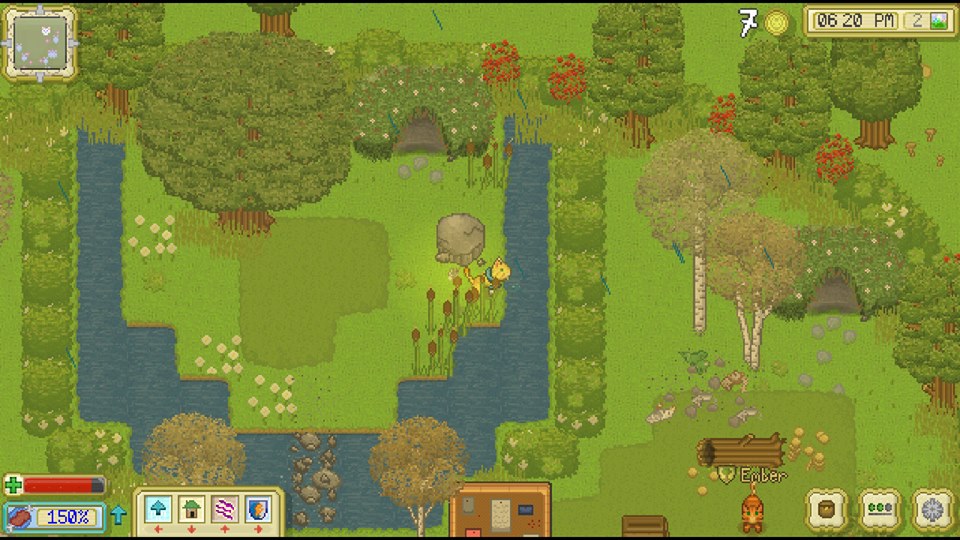The width and height of the screenshot is (960, 540).
Task: Select the blue up-arrow skill slot
Action: [x=158, y=509]
